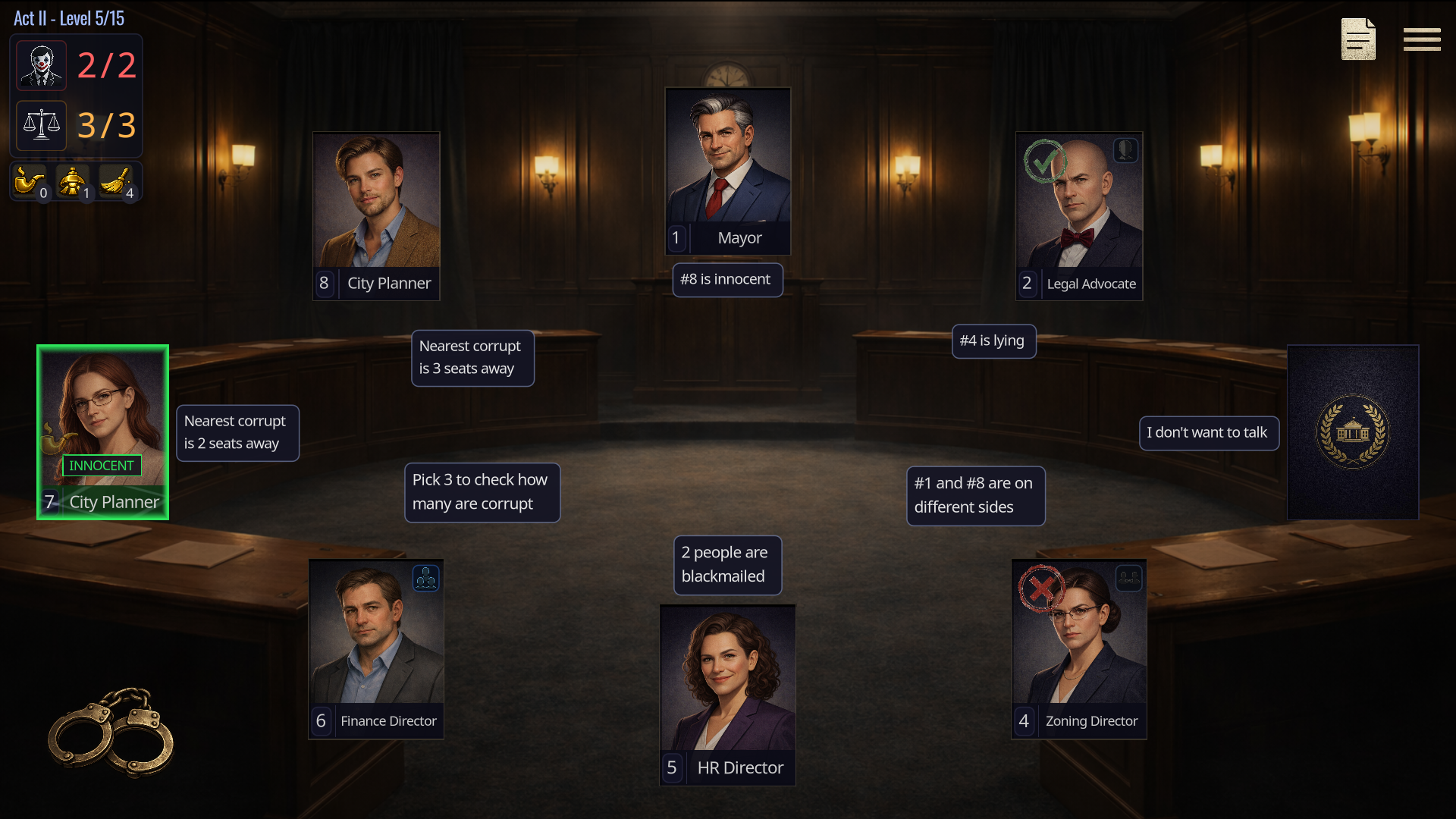Image resolution: width=1456 pixels, height=819 pixels.
Task: Open the notes document icon
Action: 1357,39
